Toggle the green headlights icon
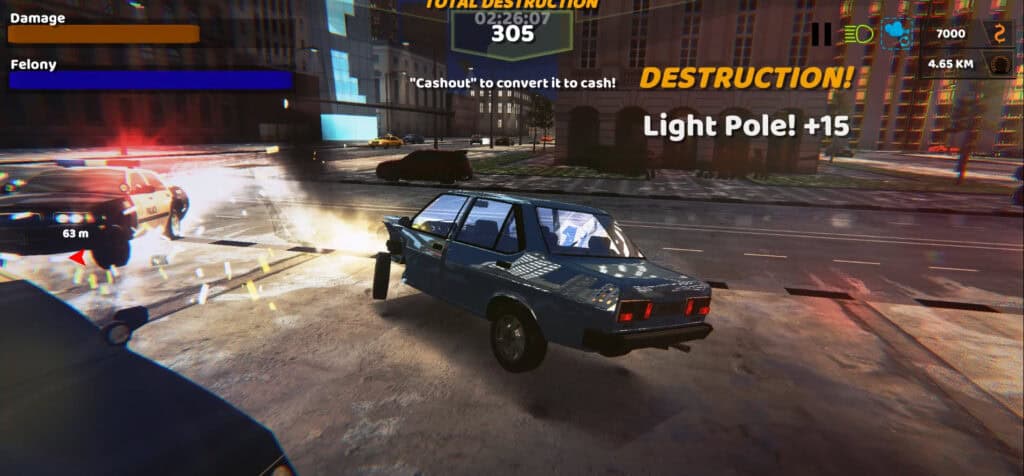Screen dimensions: 1024x476 pos(858,34)
